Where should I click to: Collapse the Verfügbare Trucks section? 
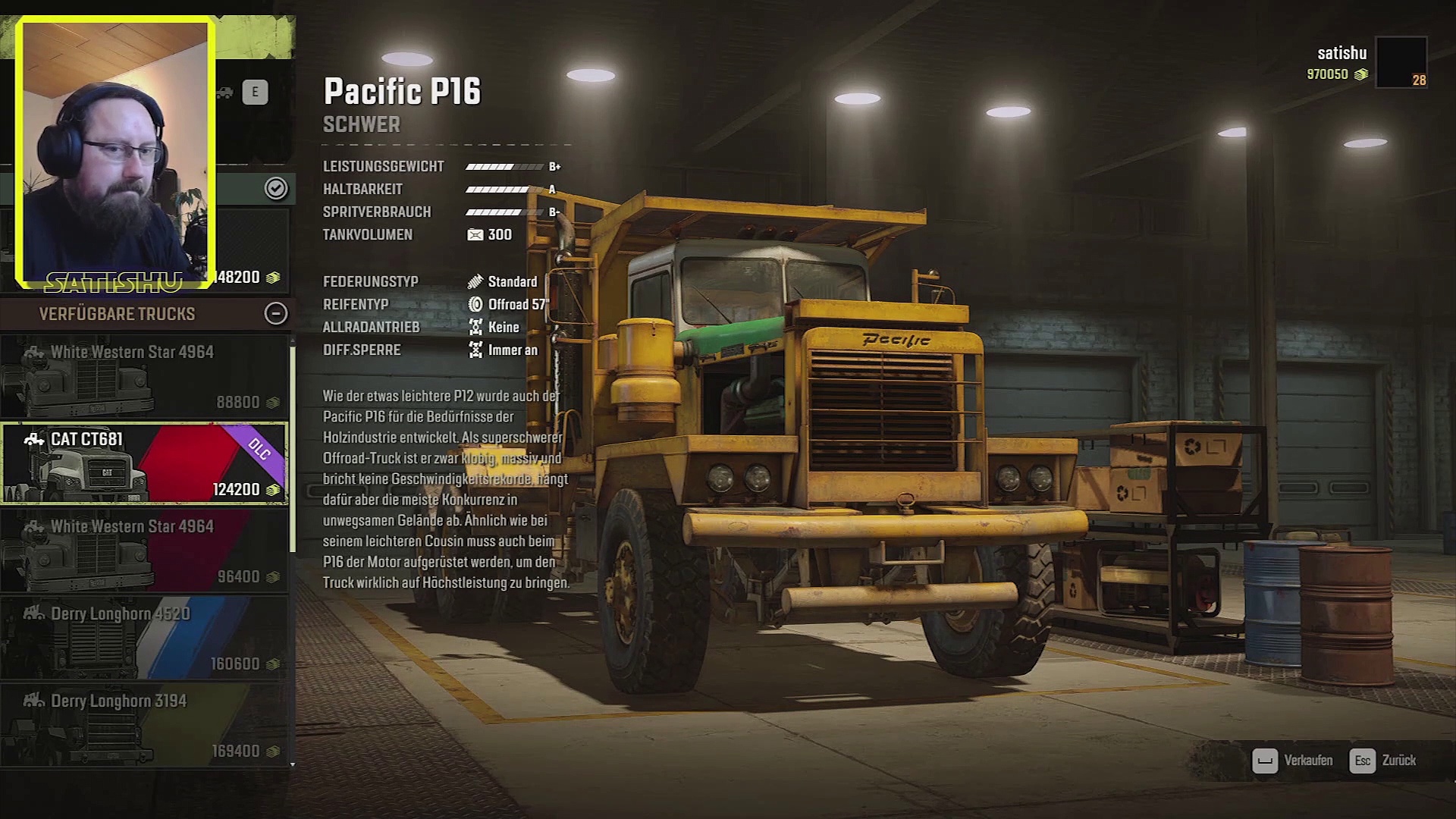coord(275,313)
